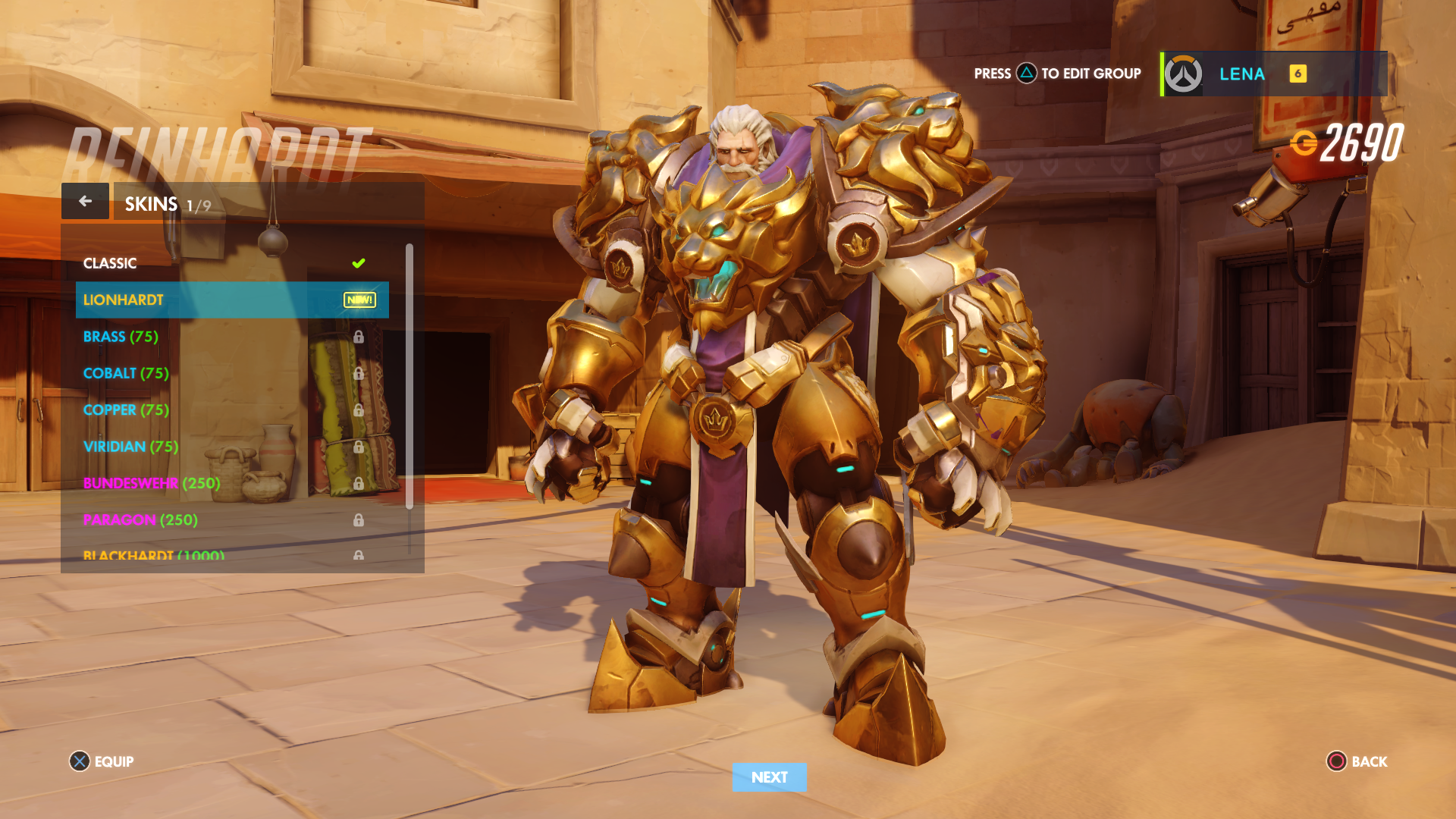Click the Next button
The height and width of the screenshot is (819, 1456).
pyautogui.click(x=769, y=777)
